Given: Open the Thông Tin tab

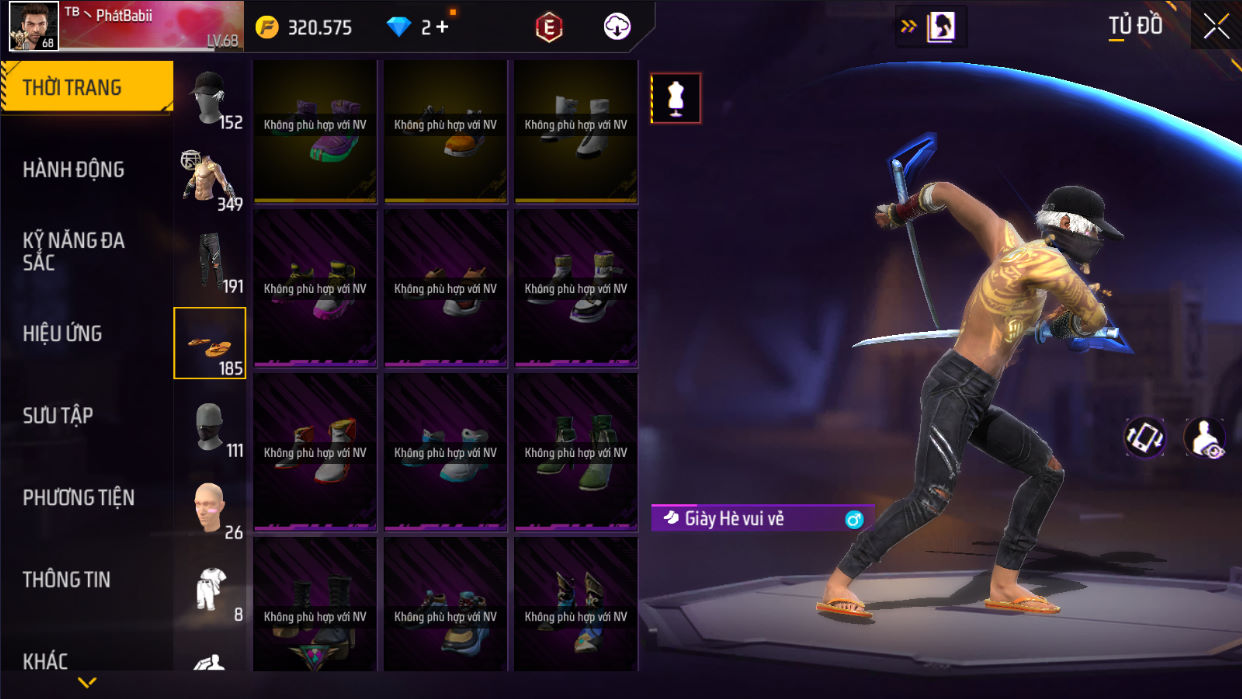Looking at the screenshot, I should click(67, 580).
